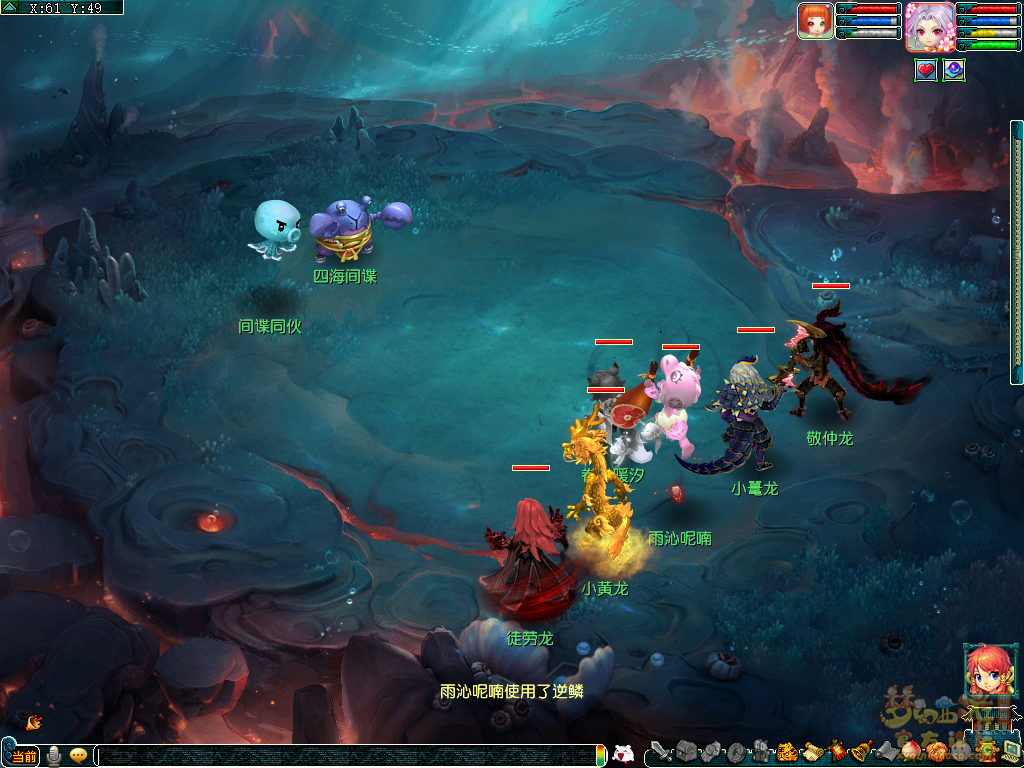Open the white bear emoticon button
1024x768 pixels.
622,754
